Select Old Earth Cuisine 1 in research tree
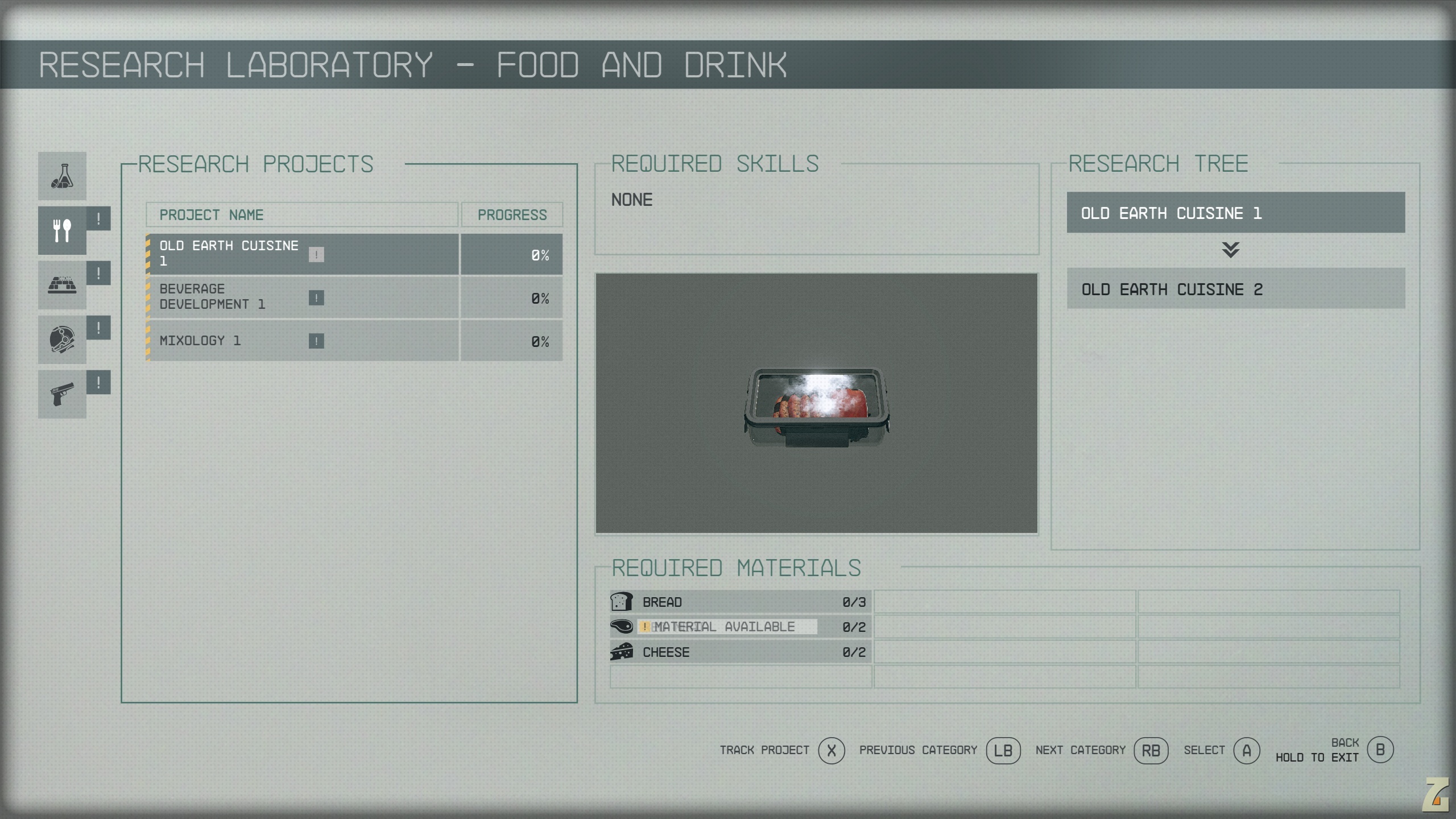This screenshot has height=819, width=1456. point(1235,213)
